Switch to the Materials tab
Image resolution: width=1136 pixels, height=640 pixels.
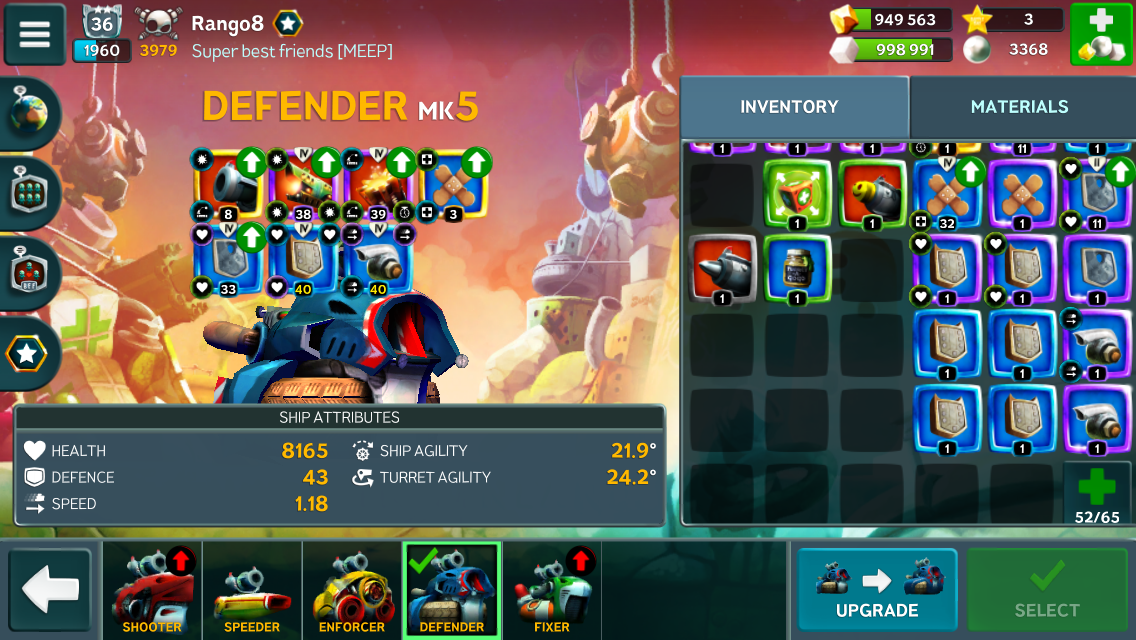(x=1019, y=107)
